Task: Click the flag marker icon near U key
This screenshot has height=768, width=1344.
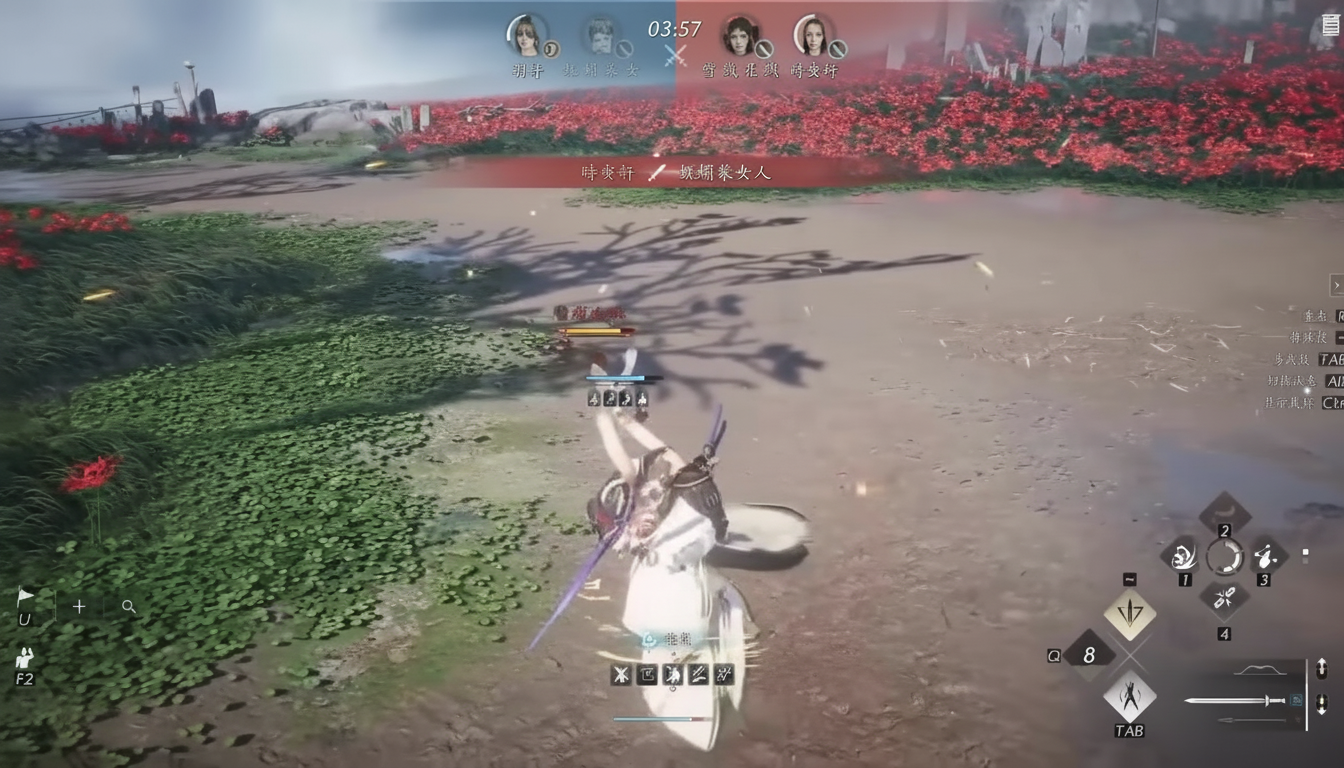Action: 26,596
